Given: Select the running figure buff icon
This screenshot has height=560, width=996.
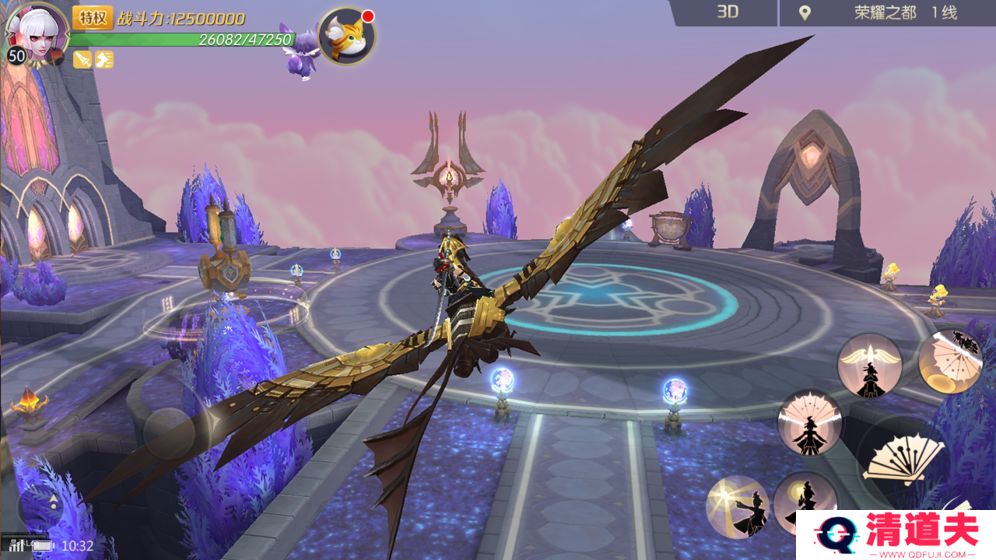Looking at the screenshot, I should coord(104,59).
